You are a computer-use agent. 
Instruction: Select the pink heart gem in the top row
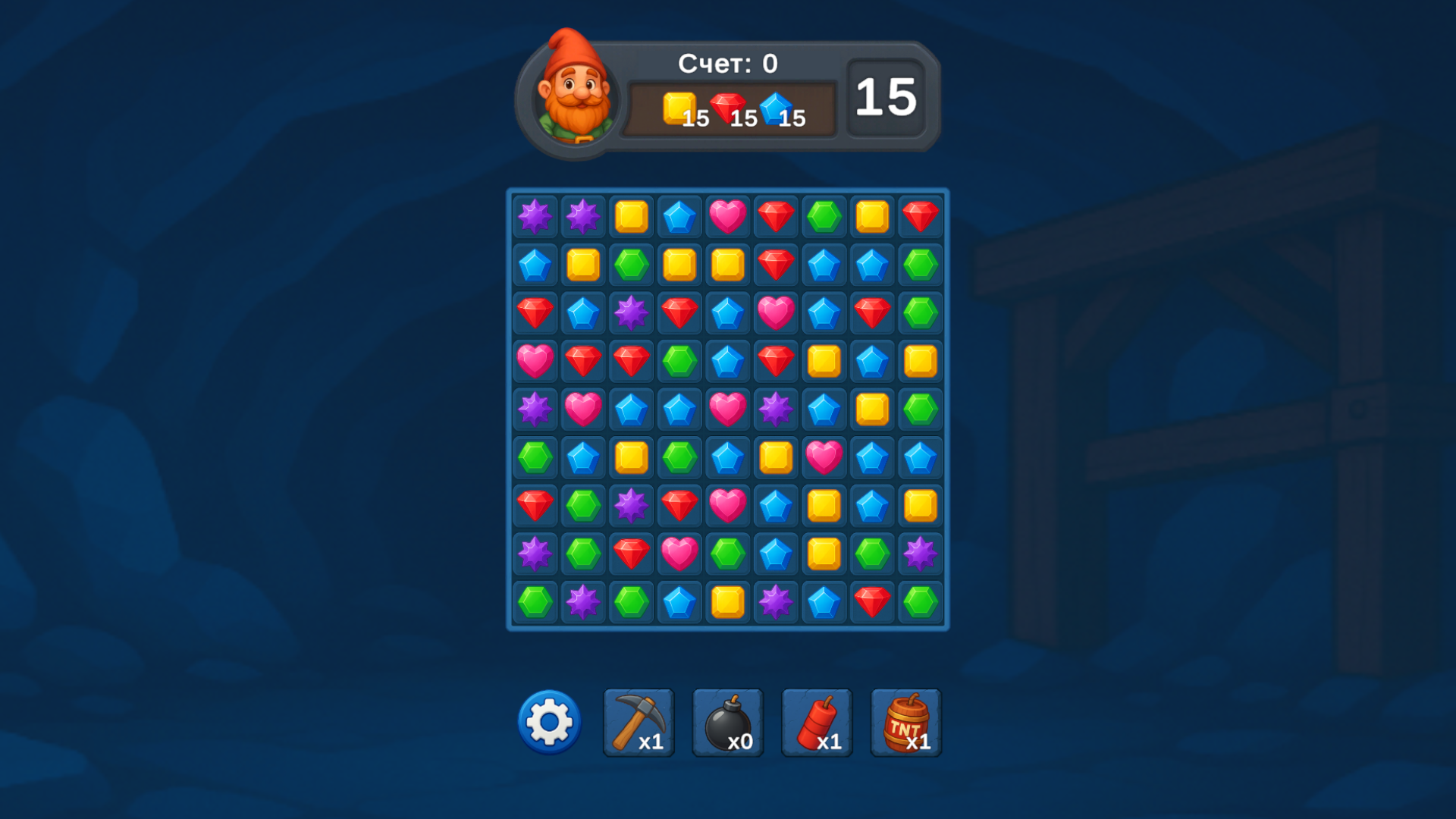pos(728,216)
